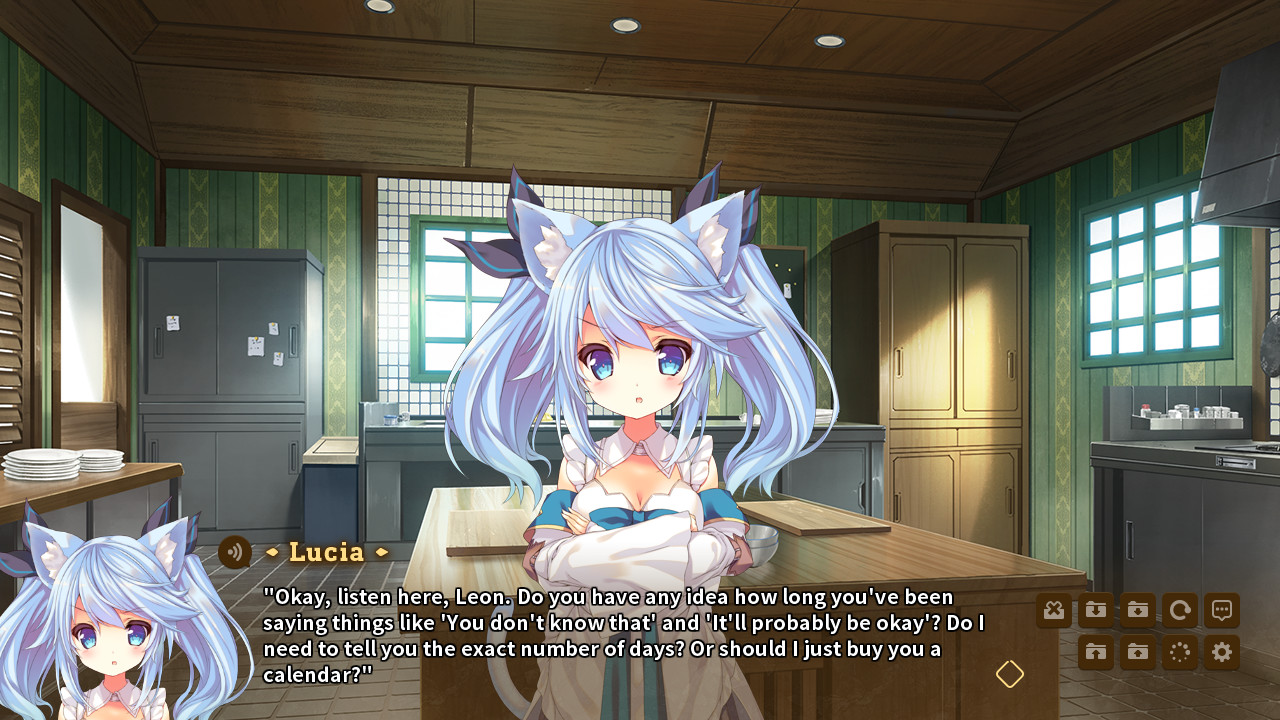Replay Lucia's voice line with the speaker icon
This screenshot has height=720, width=1280.
coord(235,552)
